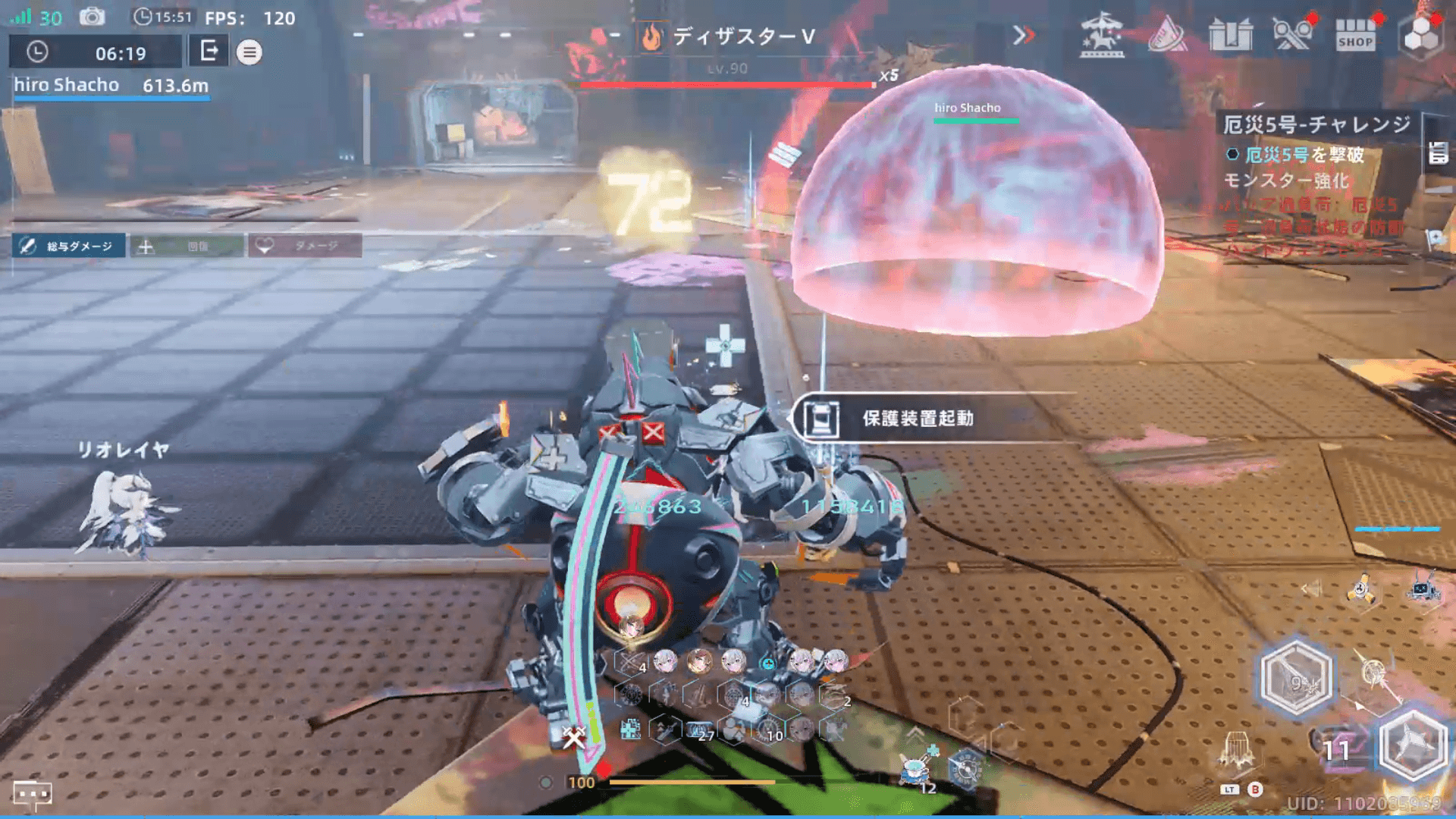This screenshot has height=819, width=1456.
Task: Open the SHOP from the top bar
Action: tap(1355, 36)
